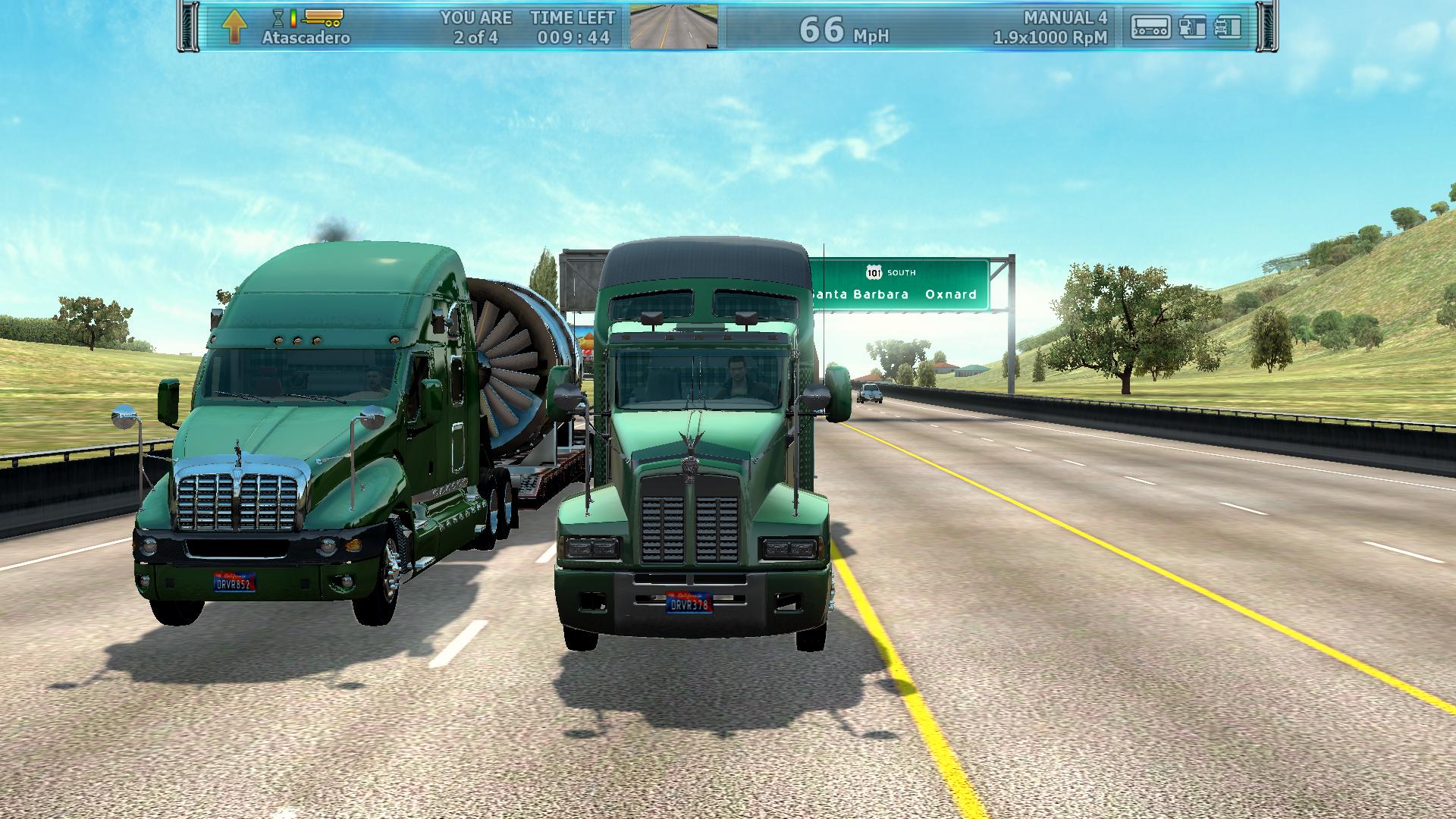
Task: Click the orange trailer cargo icon
Action: [322, 16]
